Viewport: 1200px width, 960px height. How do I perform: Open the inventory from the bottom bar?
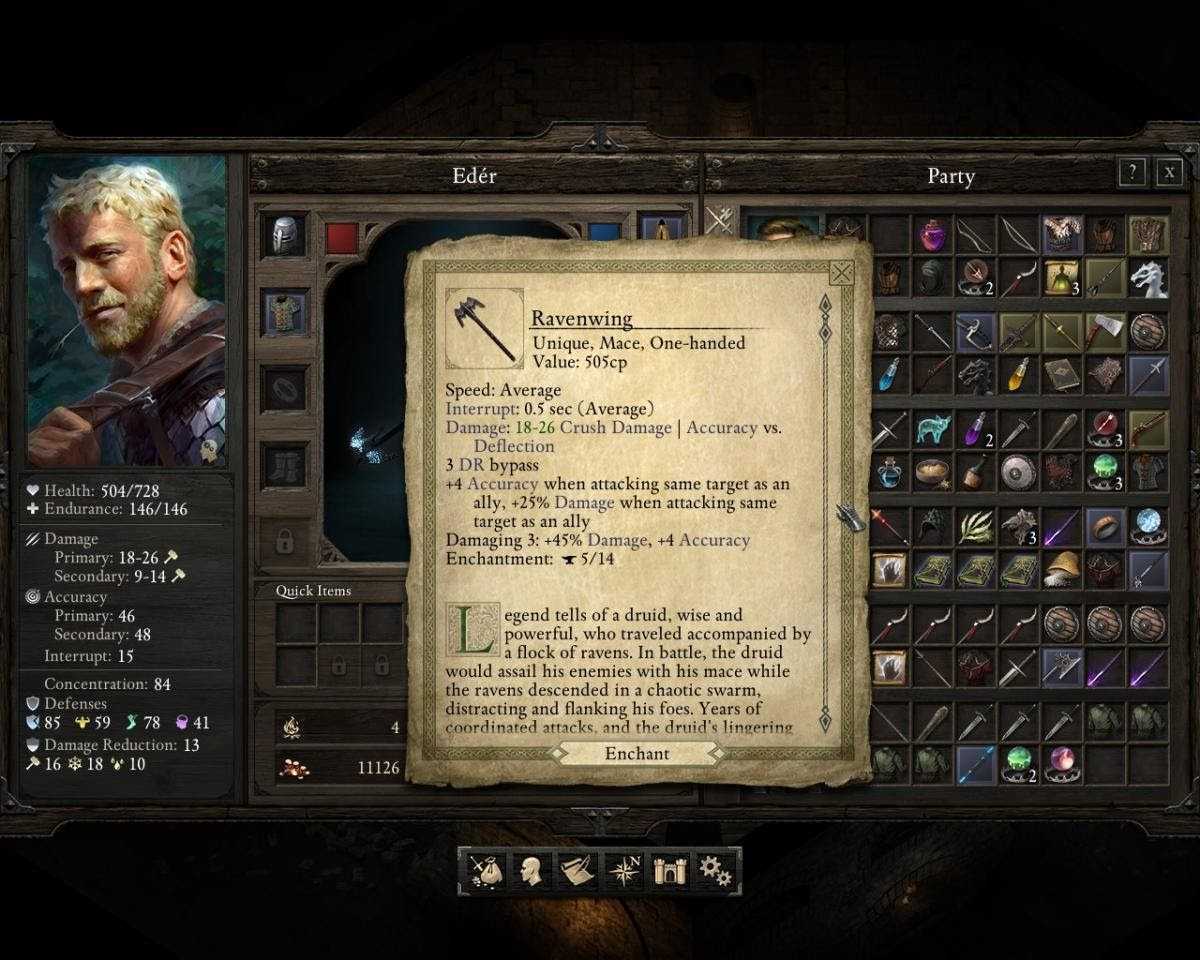(x=483, y=871)
